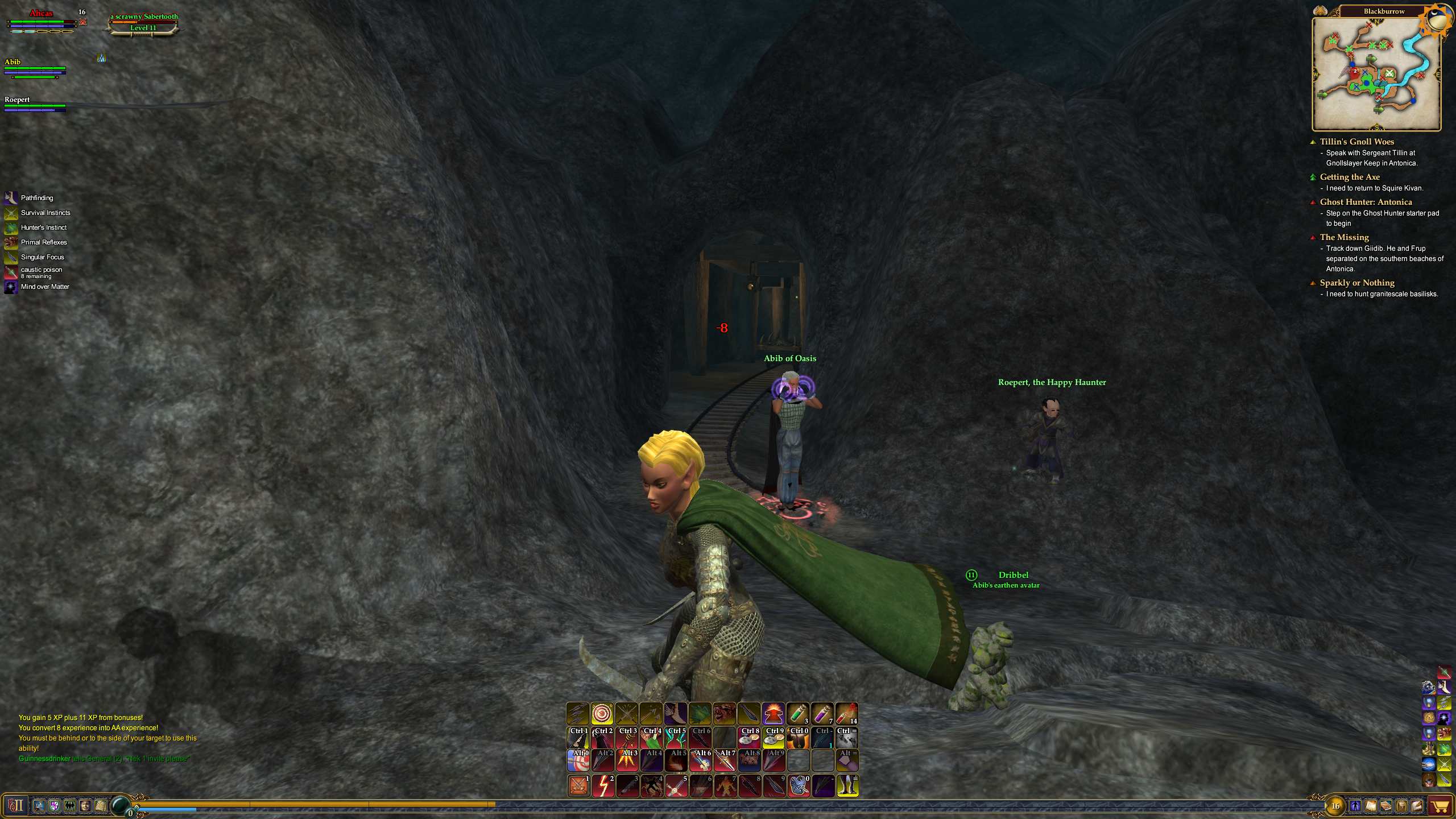Use the purple potion with 7 charges
Image resolution: width=1456 pixels, height=819 pixels.
[822, 713]
